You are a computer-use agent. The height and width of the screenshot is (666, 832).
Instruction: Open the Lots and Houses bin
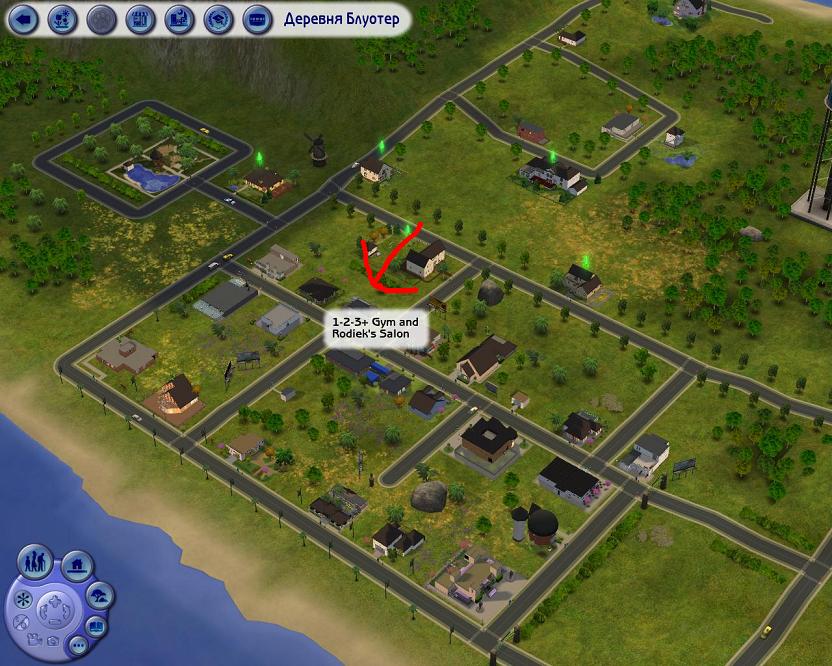tap(78, 565)
